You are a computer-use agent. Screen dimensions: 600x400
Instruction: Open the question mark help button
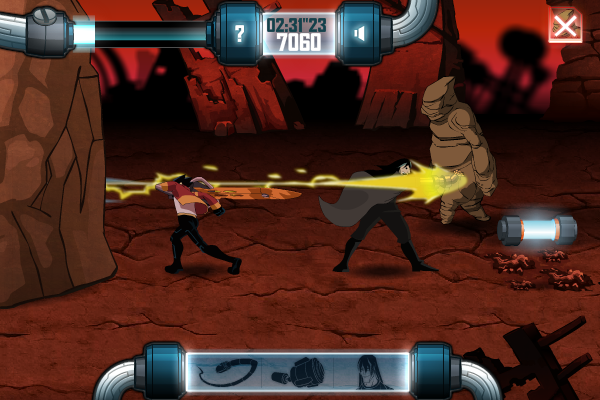(x=239, y=34)
